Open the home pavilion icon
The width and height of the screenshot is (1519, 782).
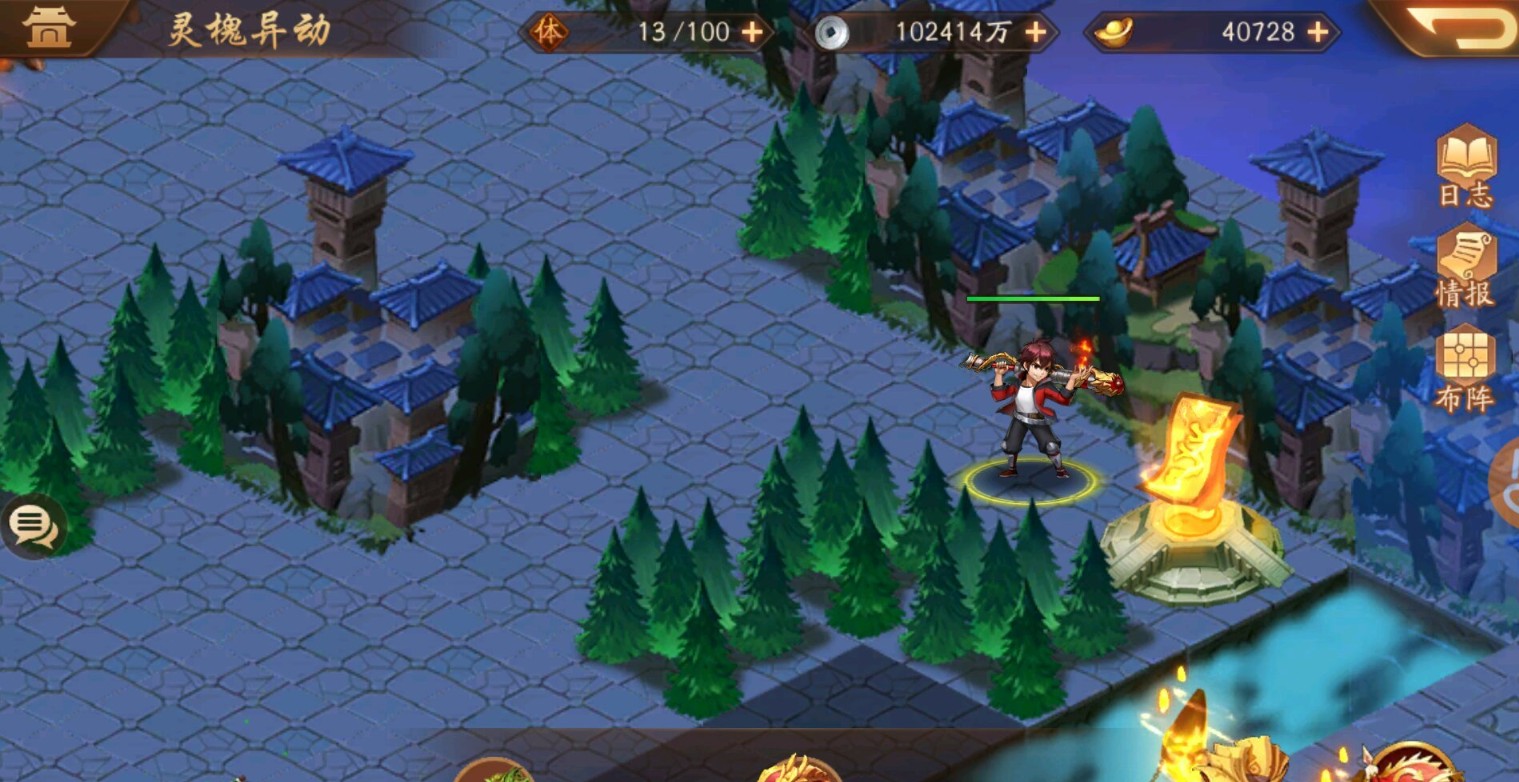(x=49, y=27)
